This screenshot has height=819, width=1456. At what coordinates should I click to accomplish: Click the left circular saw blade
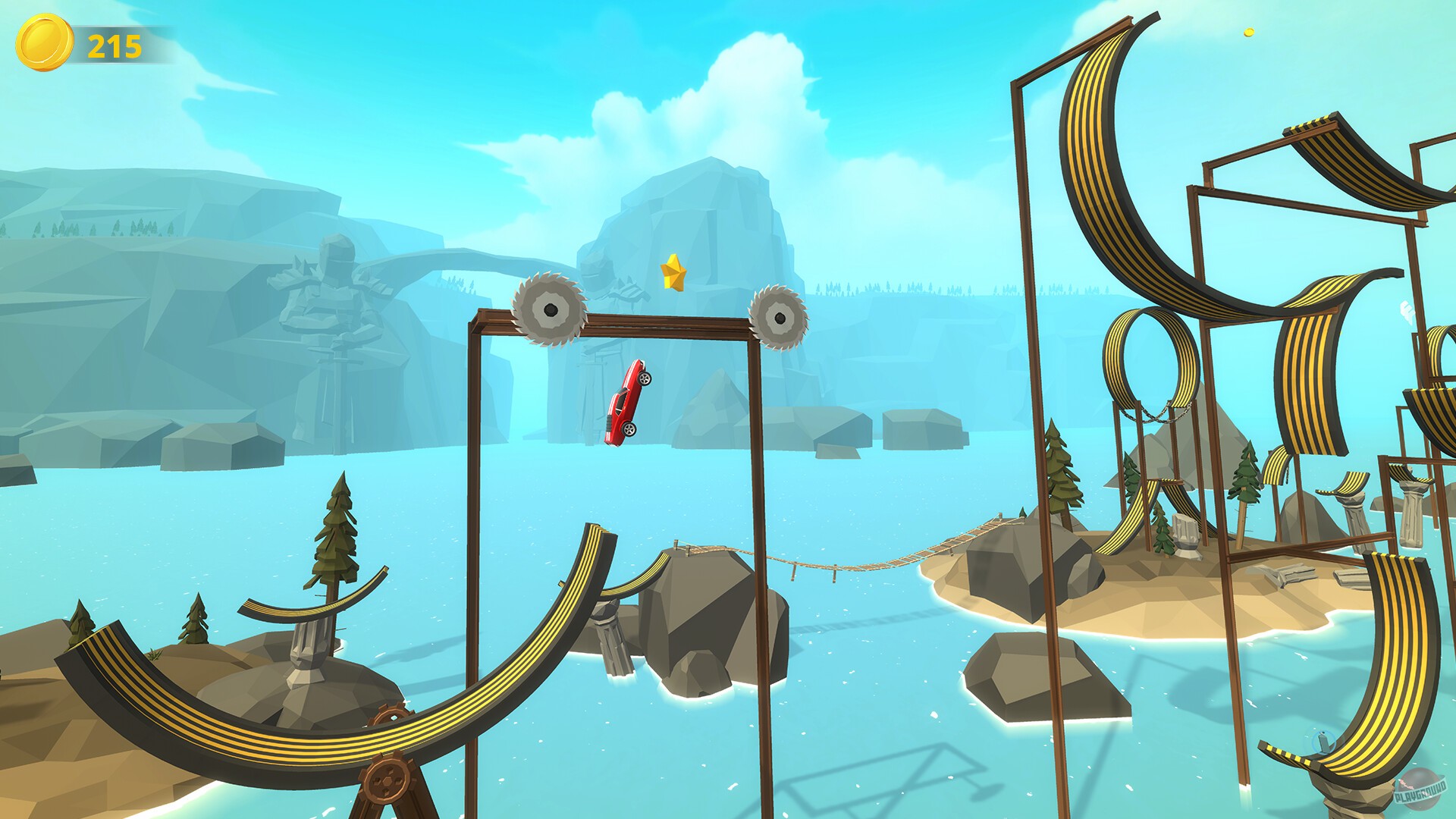[551, 309]
